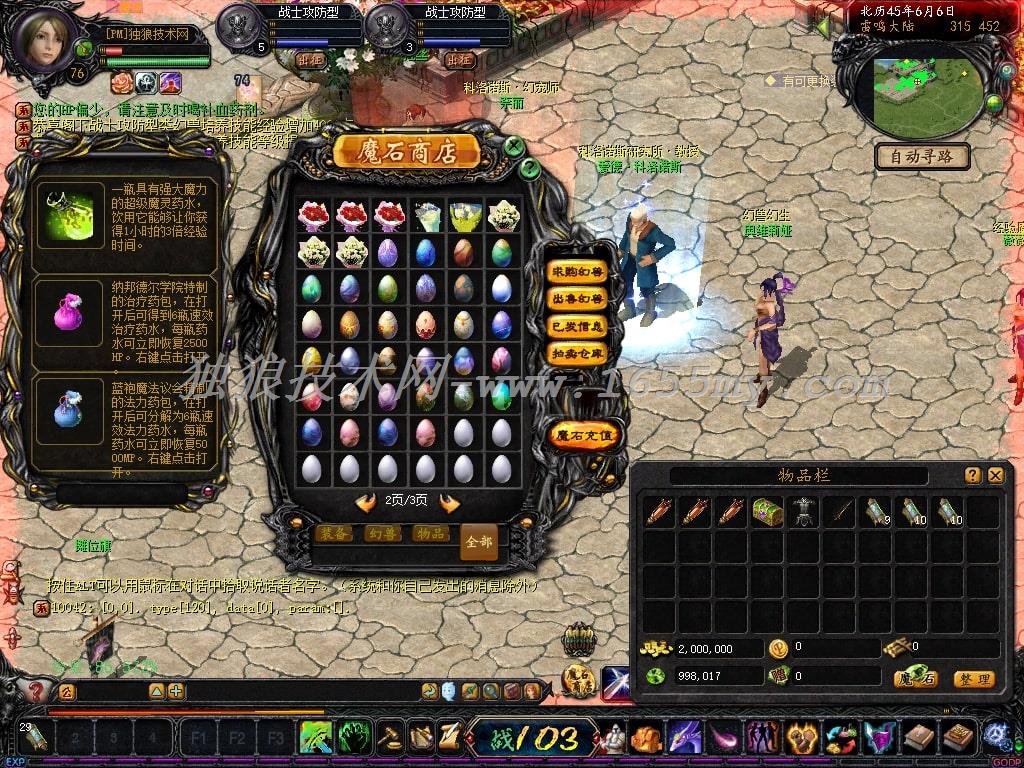Viewport: 1024px width, 768px height.
Task: Switch to the 幻兽 pets tab
Action: tap(382, 534)
